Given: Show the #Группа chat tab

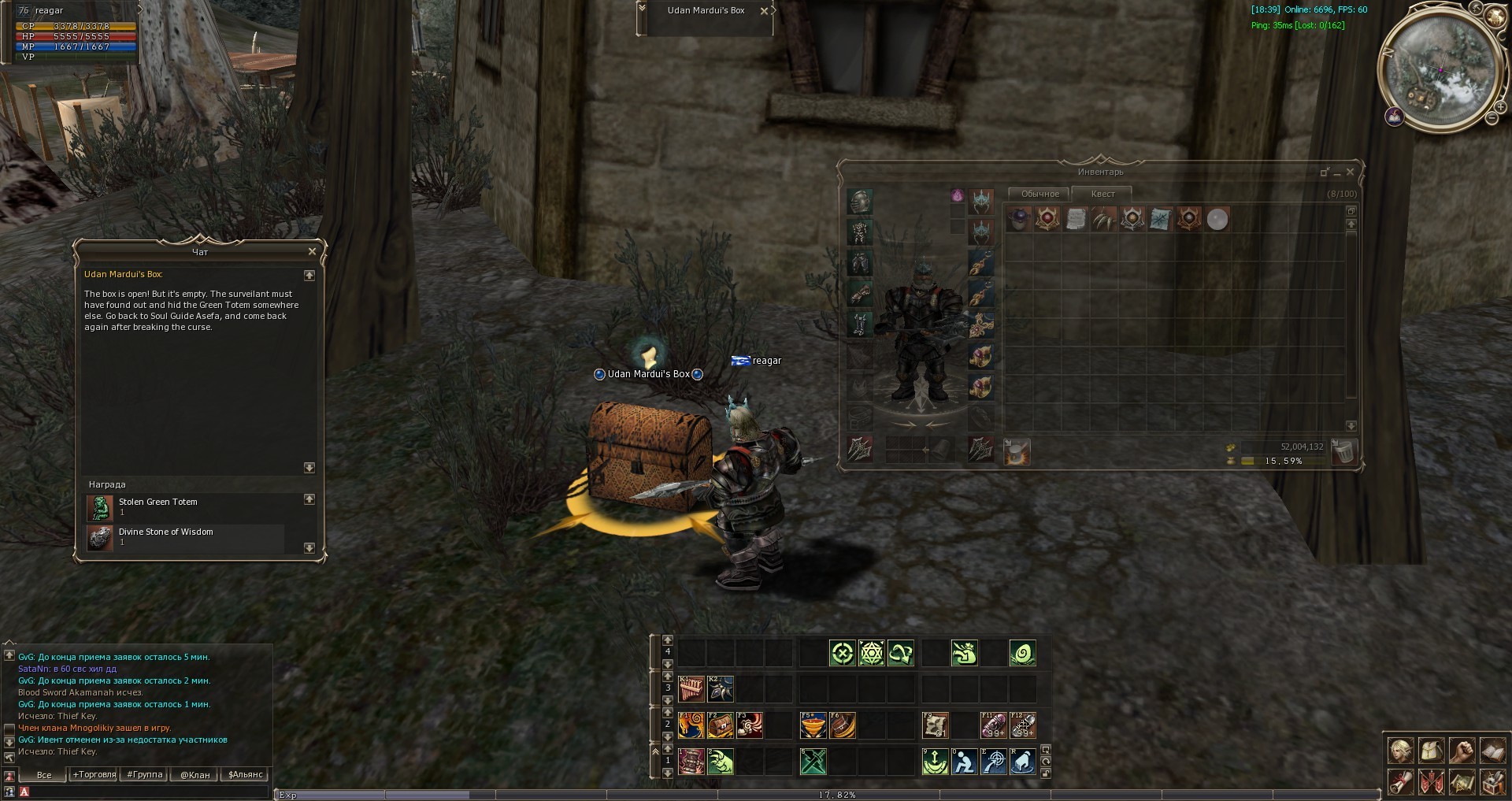Looking at the screenshot, I should (145, 775).
